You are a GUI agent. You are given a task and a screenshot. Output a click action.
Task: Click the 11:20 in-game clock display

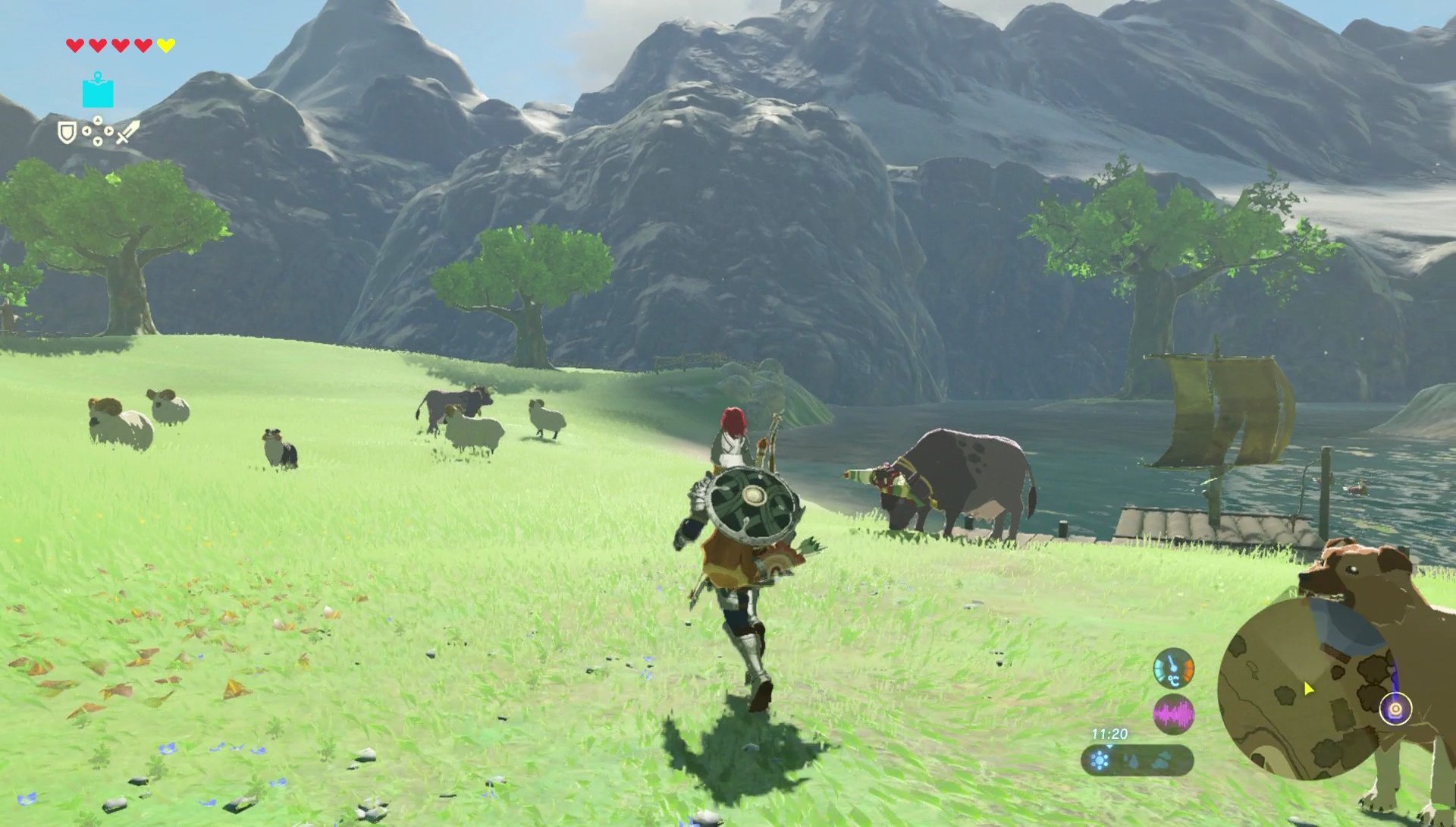tap(1110, 734)
